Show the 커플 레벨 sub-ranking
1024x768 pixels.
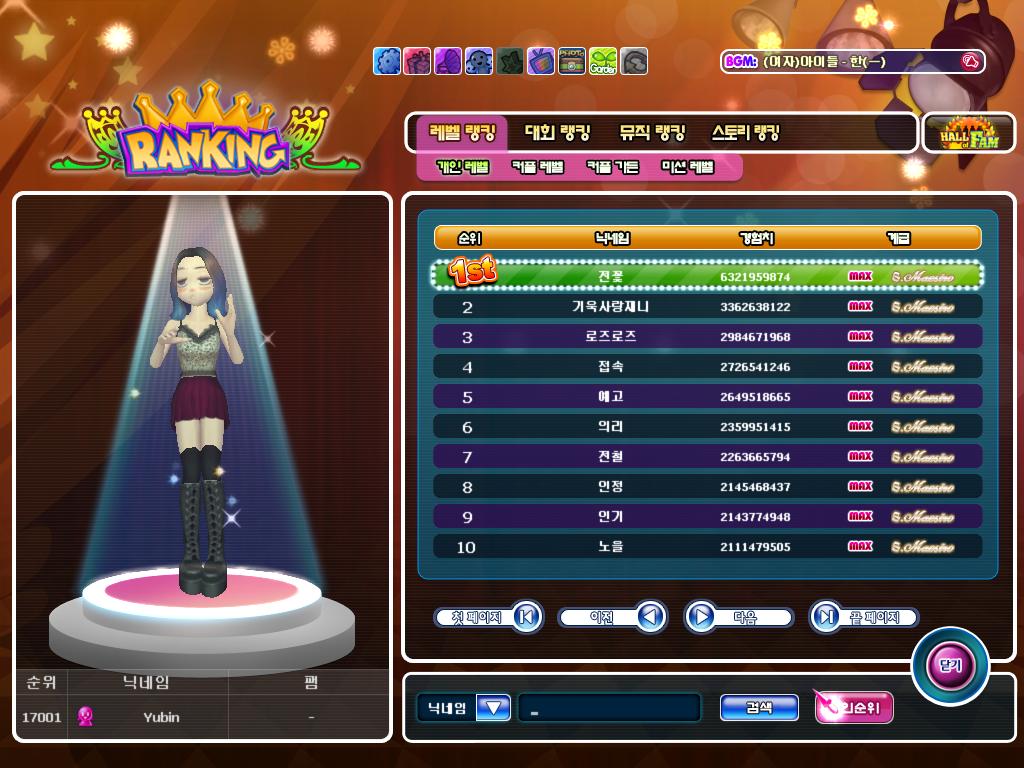tap(538, 167)
